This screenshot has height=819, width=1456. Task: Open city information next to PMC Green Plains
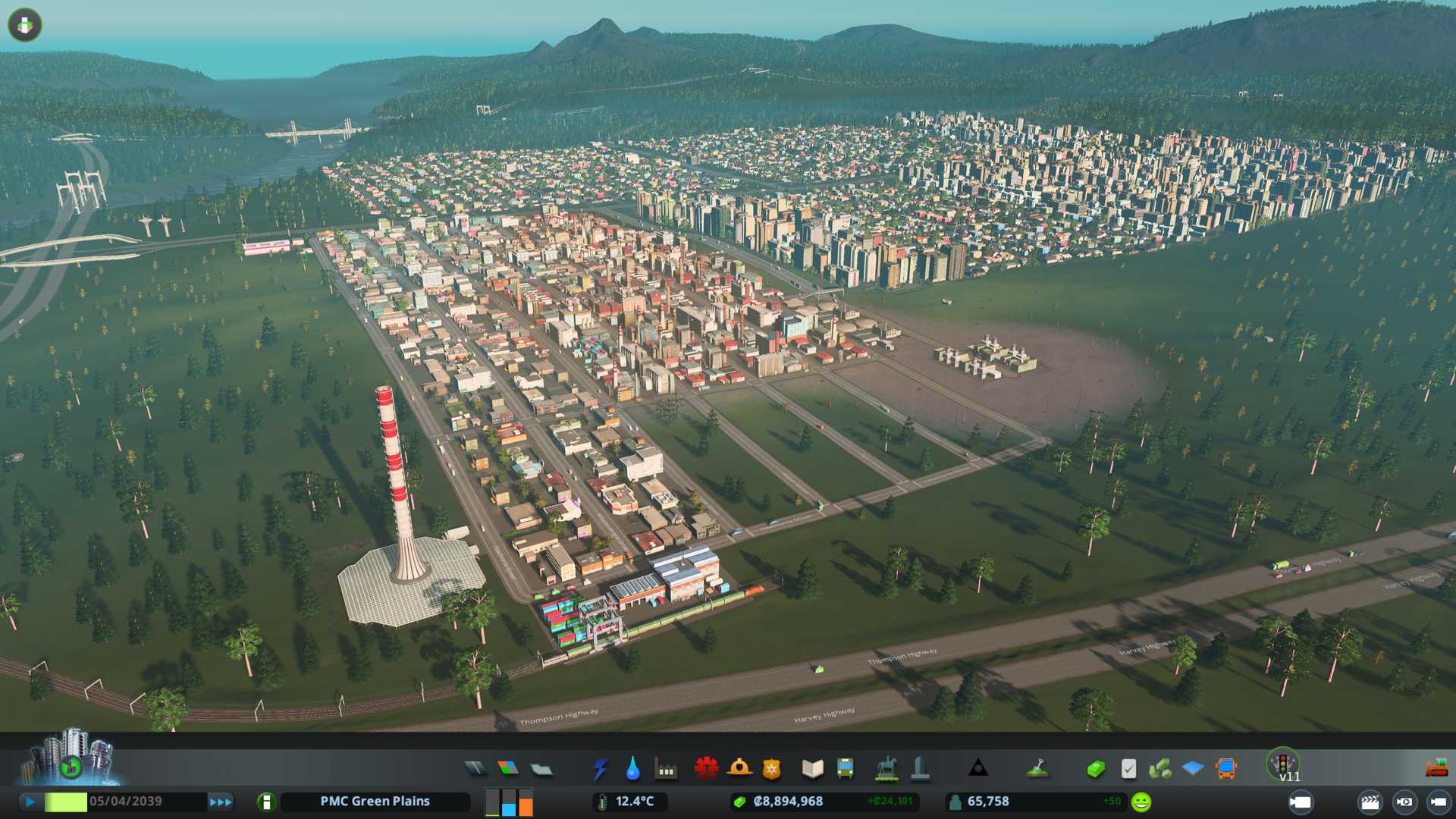point(266,802)
